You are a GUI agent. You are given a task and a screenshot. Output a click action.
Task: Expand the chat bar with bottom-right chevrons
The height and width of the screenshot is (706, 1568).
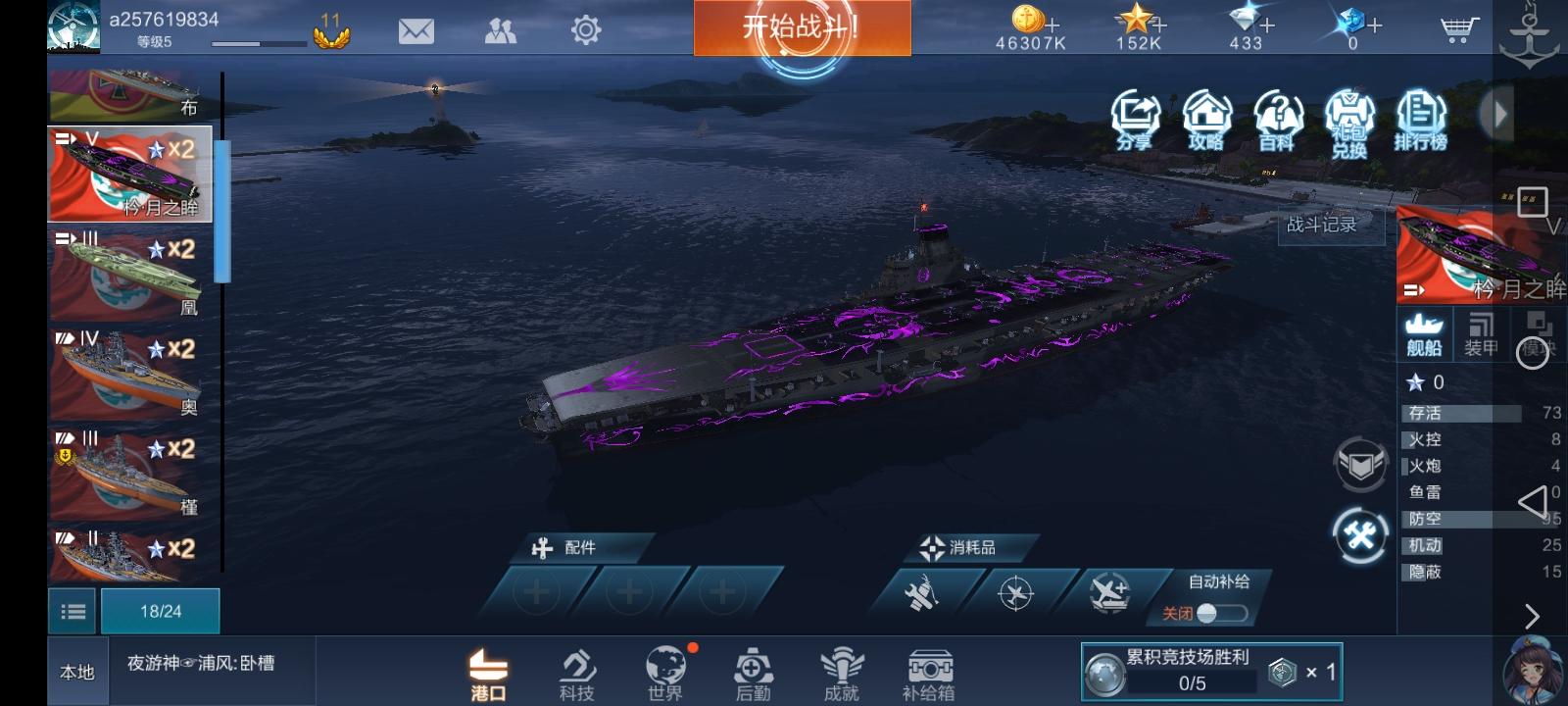pyautogui.click(x=1533, y=616)
